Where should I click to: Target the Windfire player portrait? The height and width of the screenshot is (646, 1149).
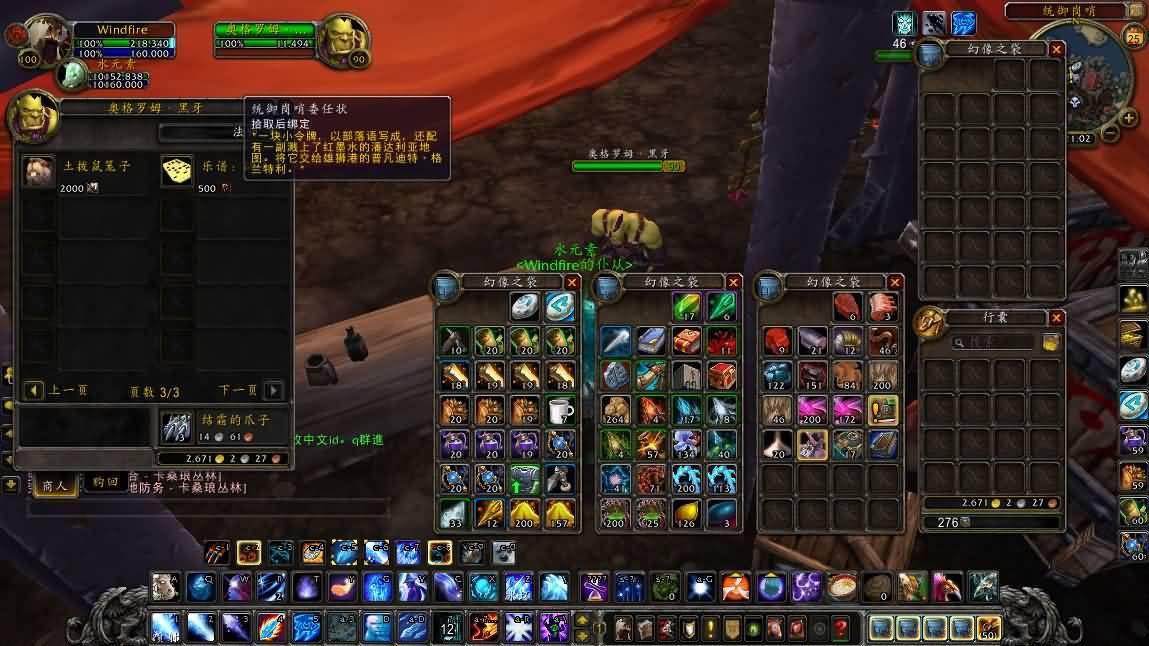click(44, 40)
